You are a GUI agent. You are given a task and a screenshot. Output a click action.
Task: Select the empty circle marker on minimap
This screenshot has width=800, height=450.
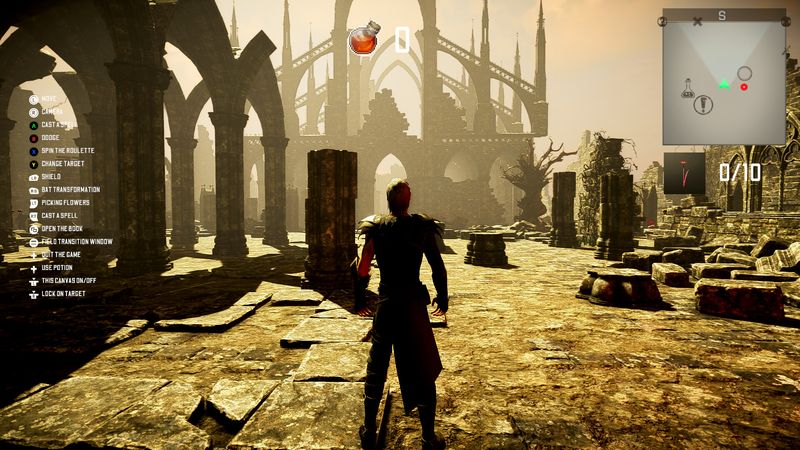[744, 73]
